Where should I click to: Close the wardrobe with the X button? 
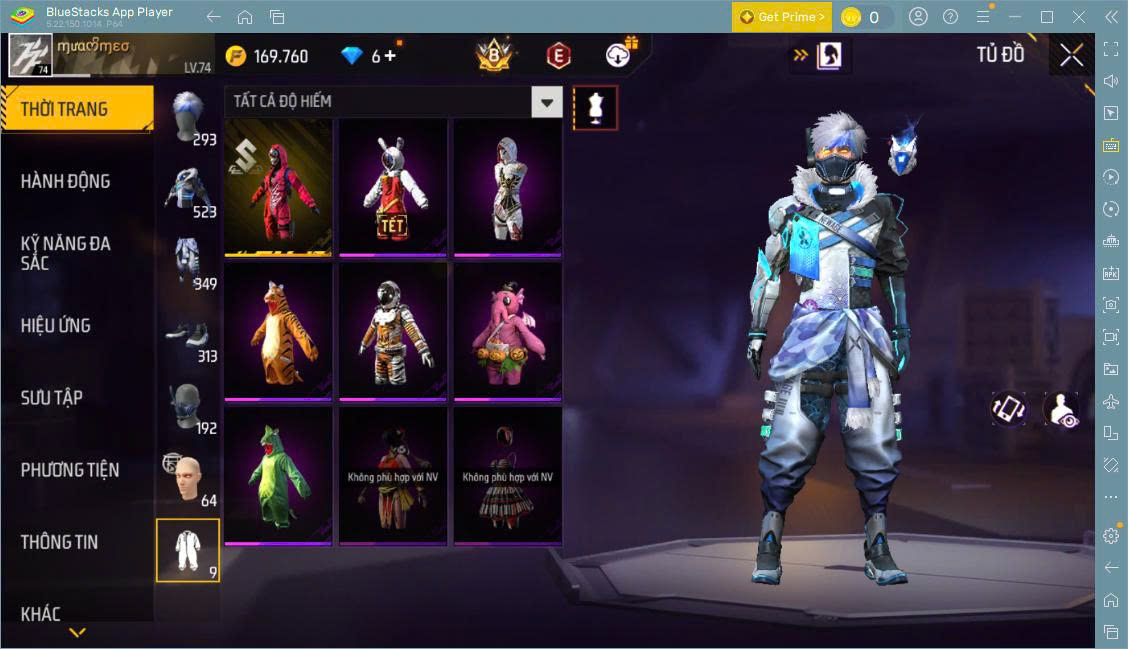1071,55
